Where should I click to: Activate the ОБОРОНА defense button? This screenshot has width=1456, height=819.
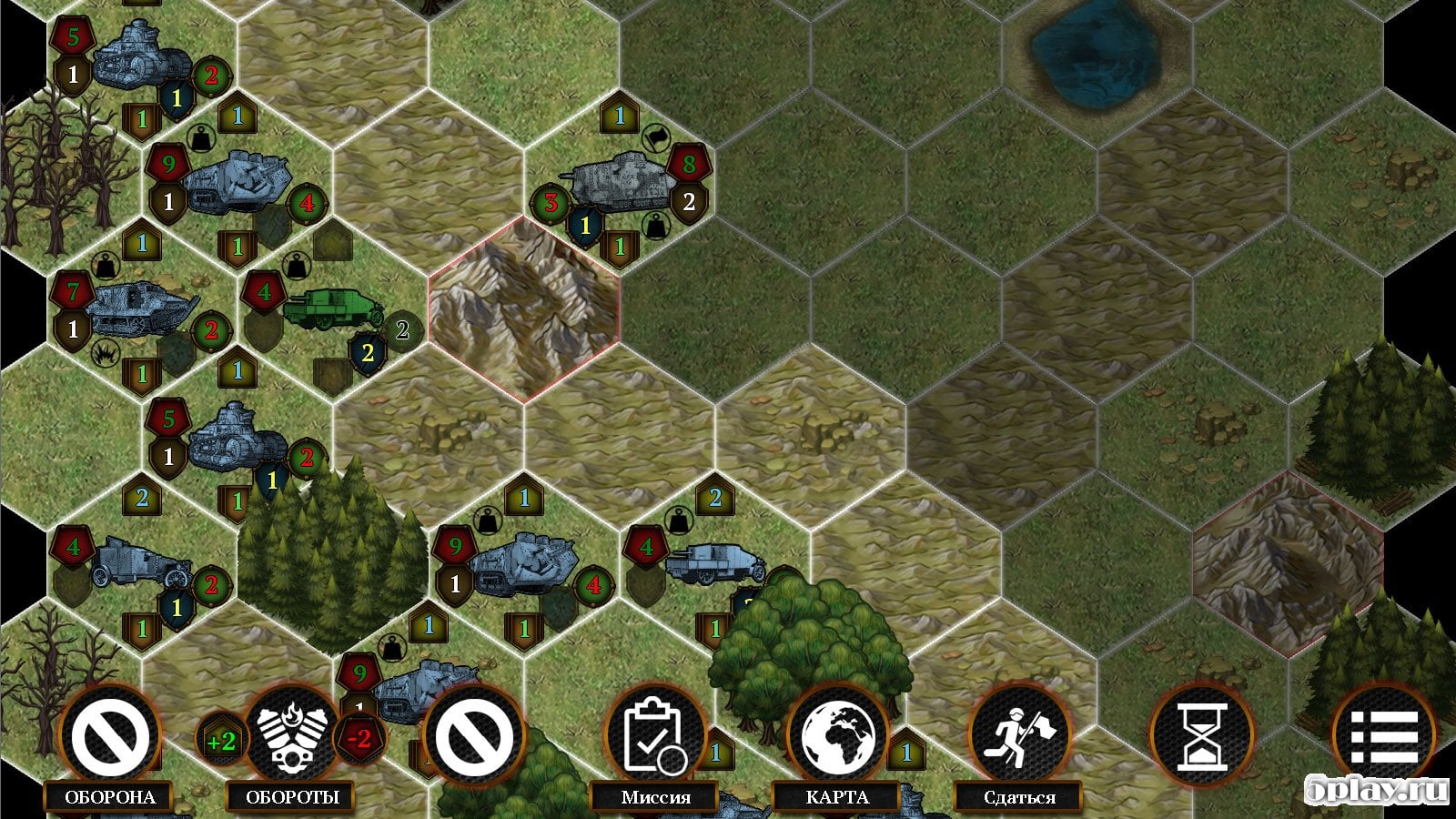[110, 736]
